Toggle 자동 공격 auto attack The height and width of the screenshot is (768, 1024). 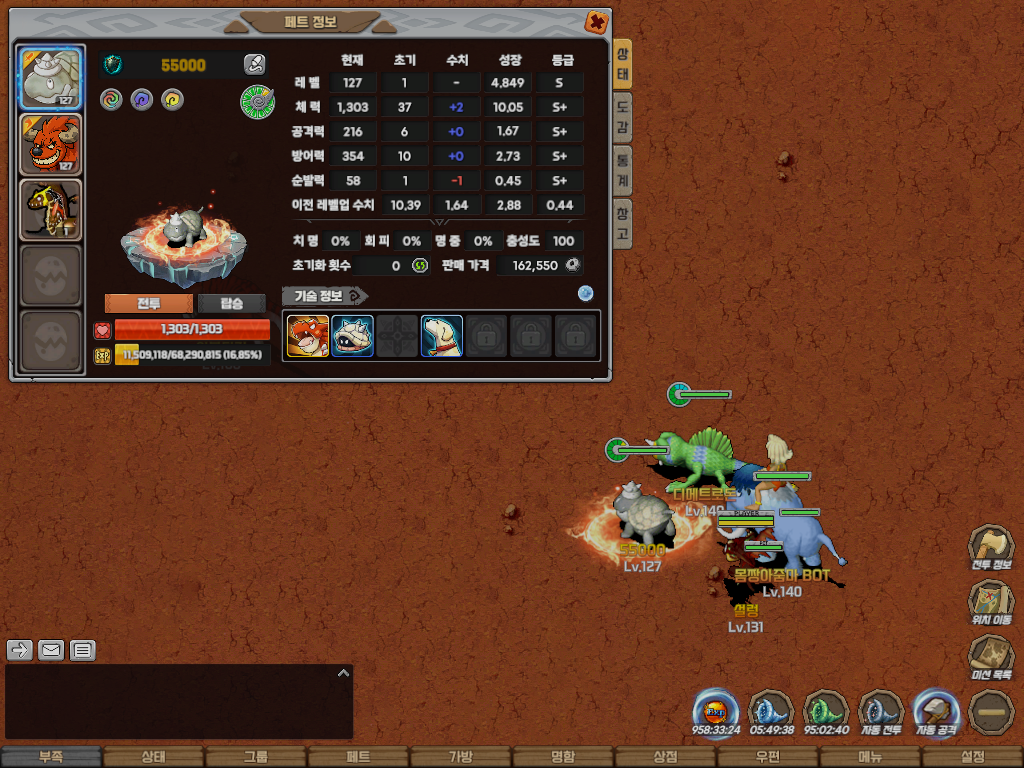pyautogui.click(x=936, y=712)
